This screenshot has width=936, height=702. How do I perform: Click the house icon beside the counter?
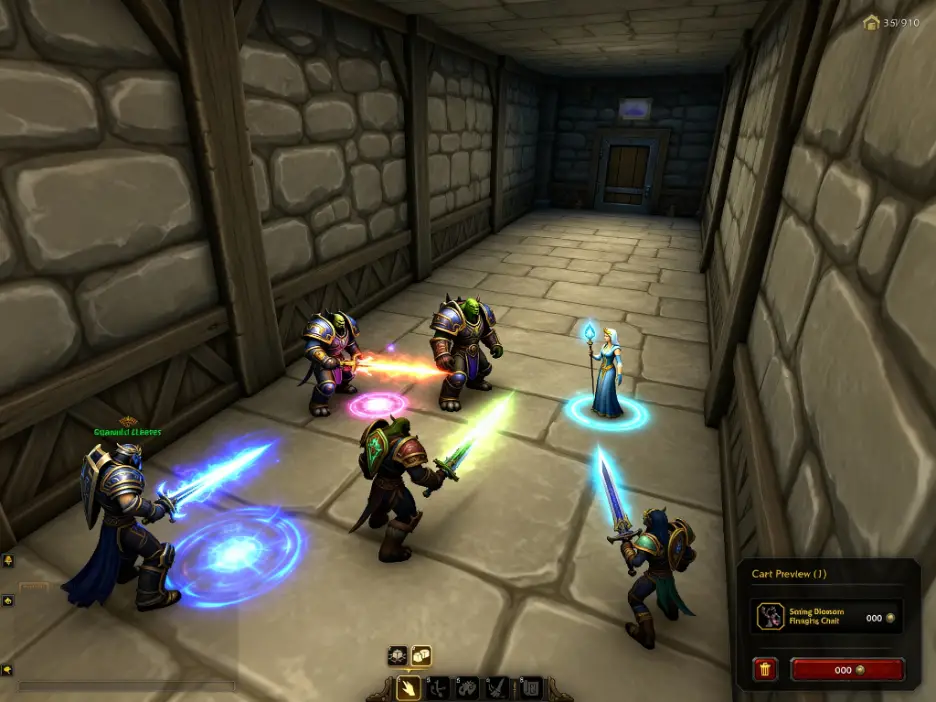870,21
